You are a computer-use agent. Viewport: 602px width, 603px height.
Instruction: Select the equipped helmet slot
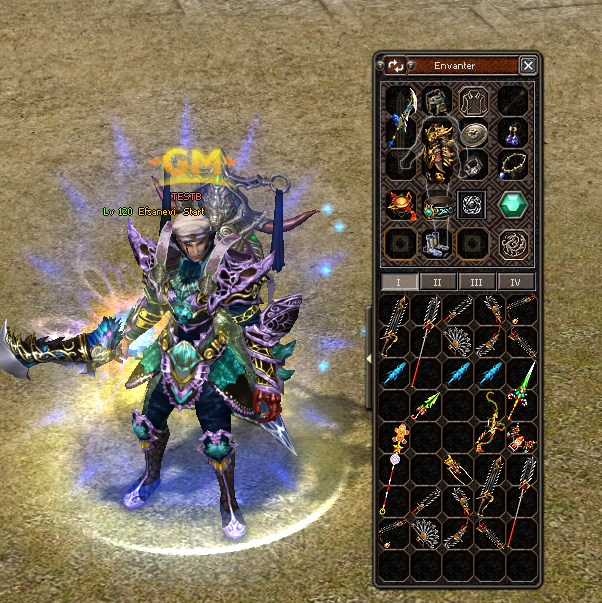436,101
